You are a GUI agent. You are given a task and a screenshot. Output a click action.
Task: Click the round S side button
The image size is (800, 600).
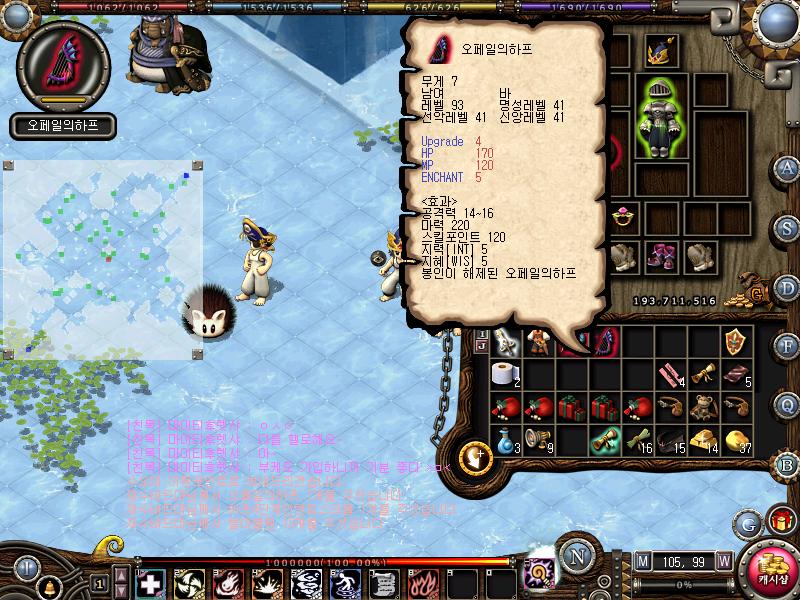pos(787,226)
